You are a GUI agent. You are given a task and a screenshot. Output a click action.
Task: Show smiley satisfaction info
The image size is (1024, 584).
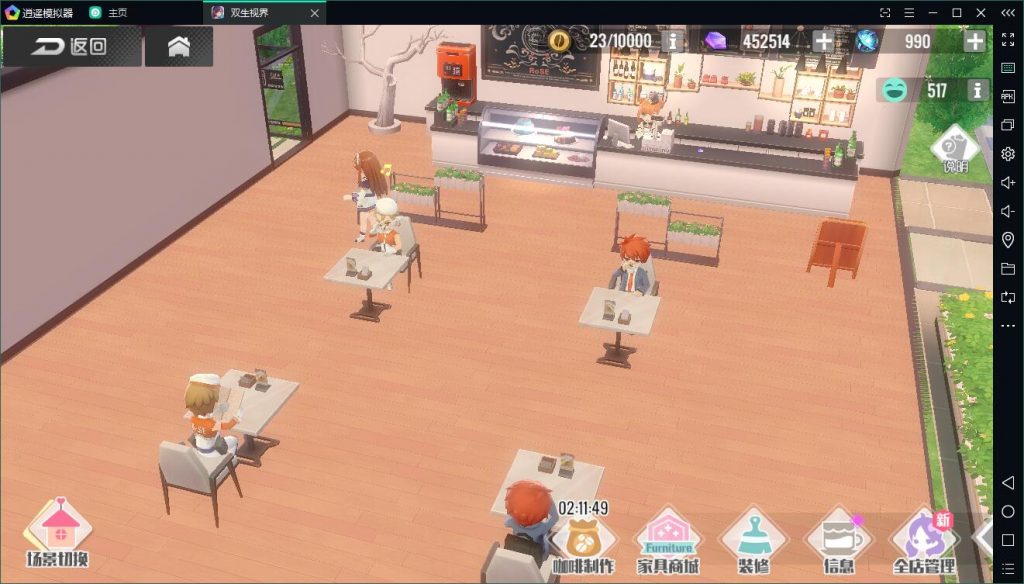pos(978,91)
